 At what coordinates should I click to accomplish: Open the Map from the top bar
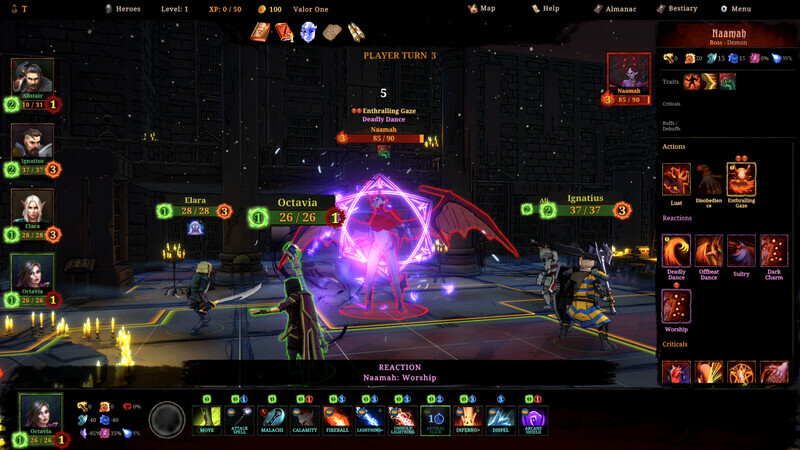482,8
